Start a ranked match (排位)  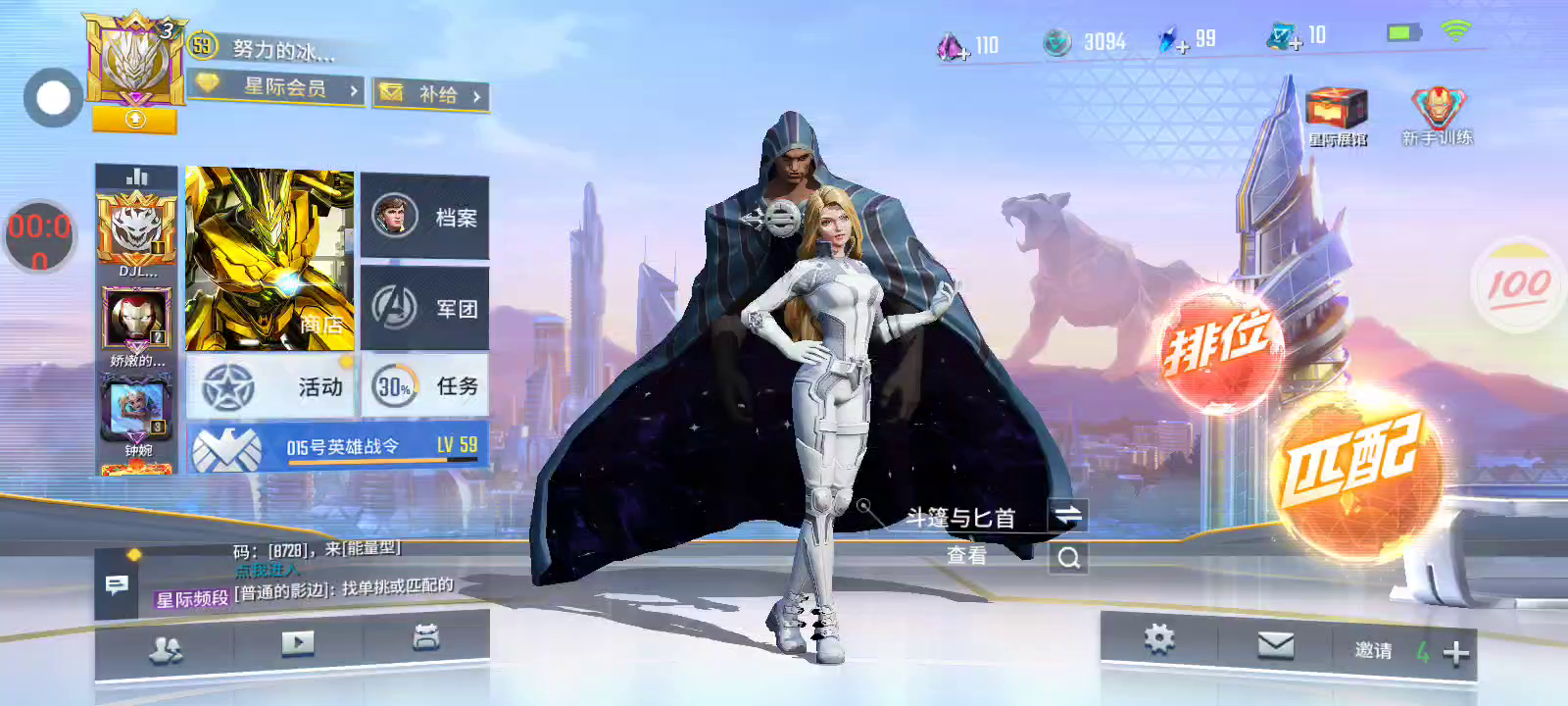click(x=1219, y=349)
